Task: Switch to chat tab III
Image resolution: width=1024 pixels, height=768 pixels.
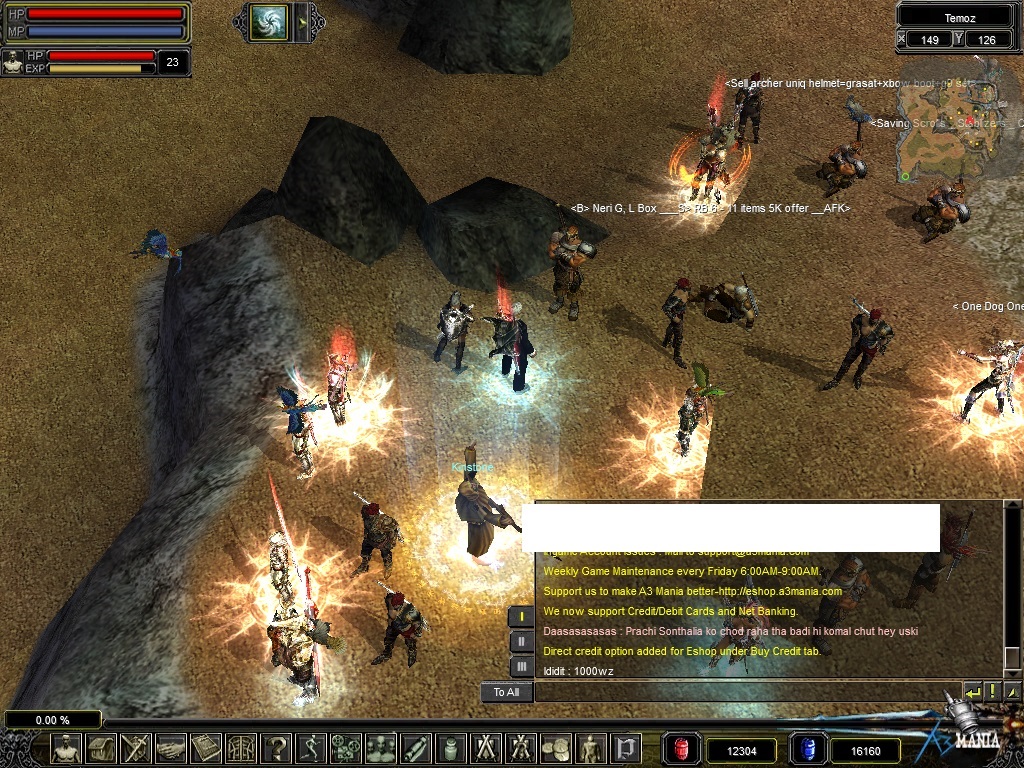Action: (521, 666)
